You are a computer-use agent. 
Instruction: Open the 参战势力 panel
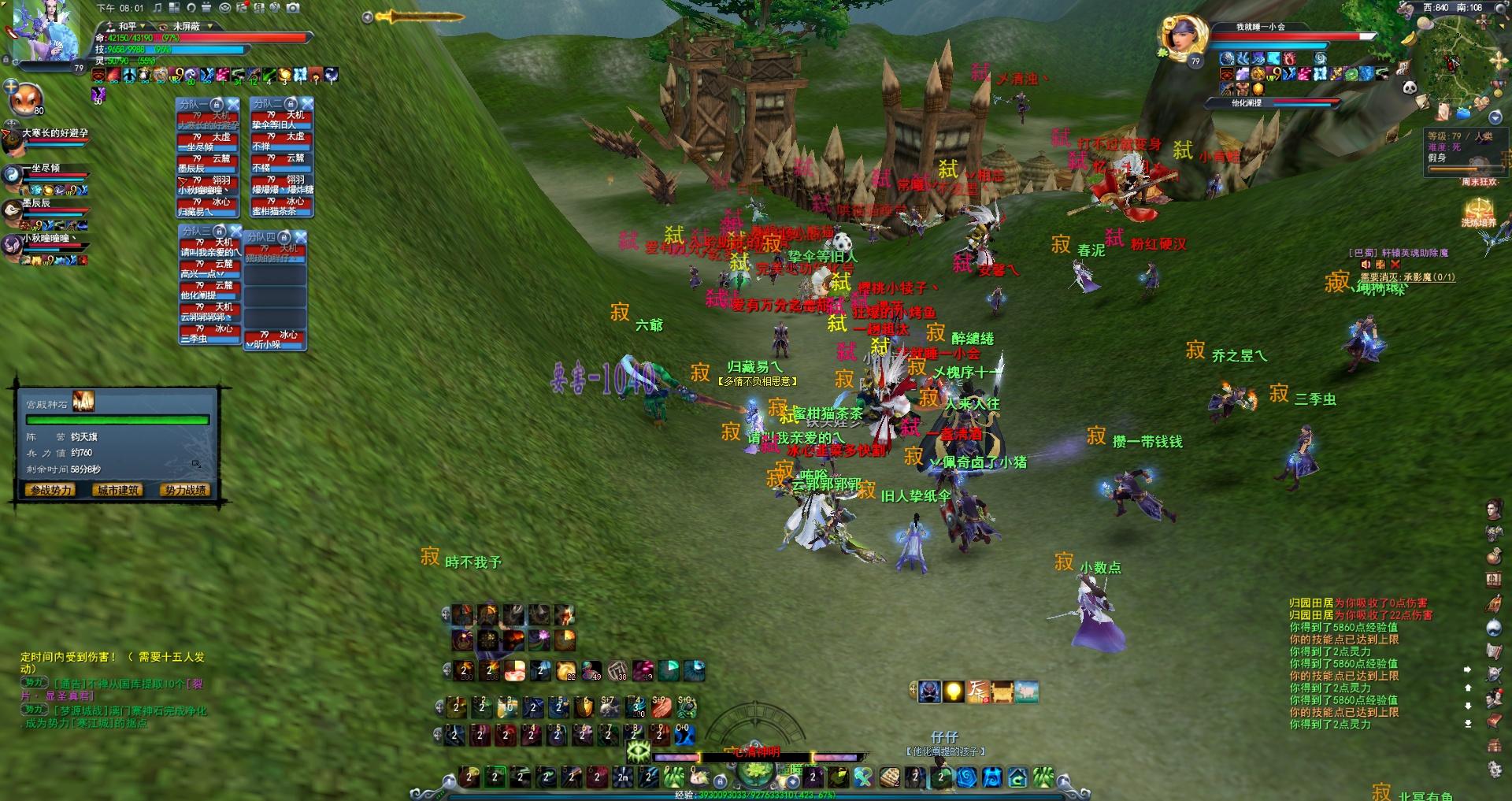point(50,490)
